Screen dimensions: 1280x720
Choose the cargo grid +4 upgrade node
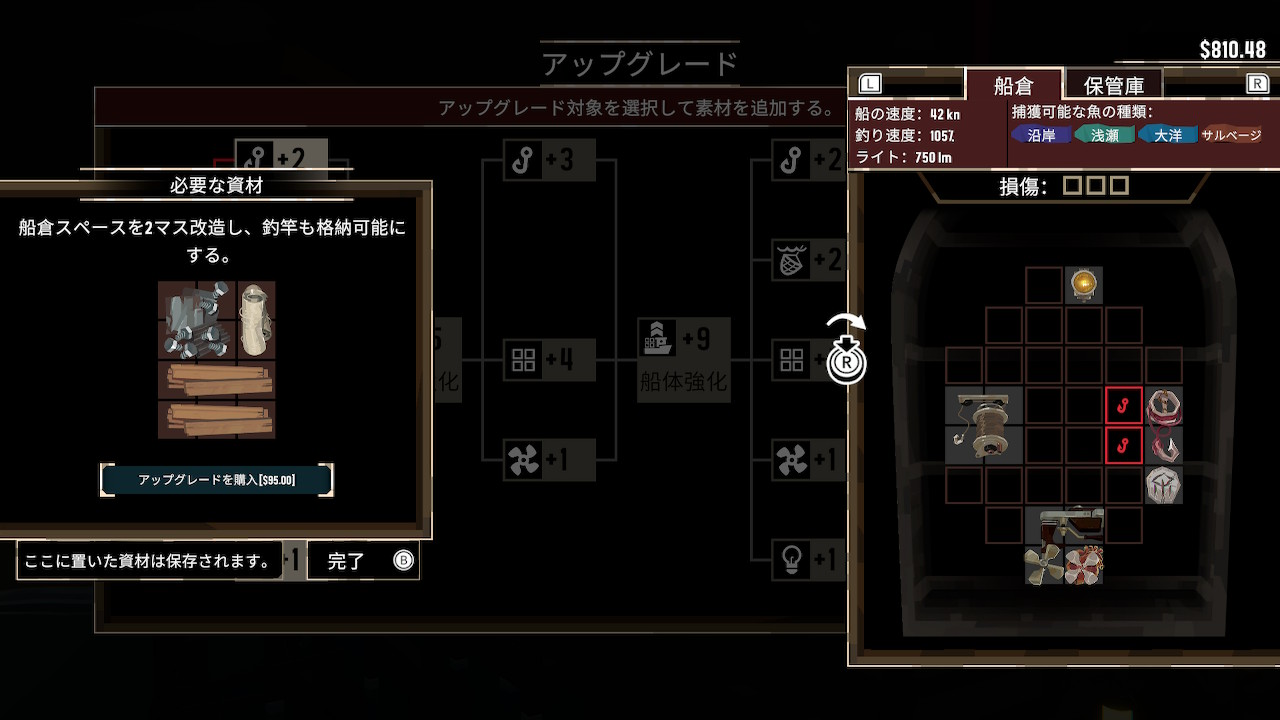point(549,360)
